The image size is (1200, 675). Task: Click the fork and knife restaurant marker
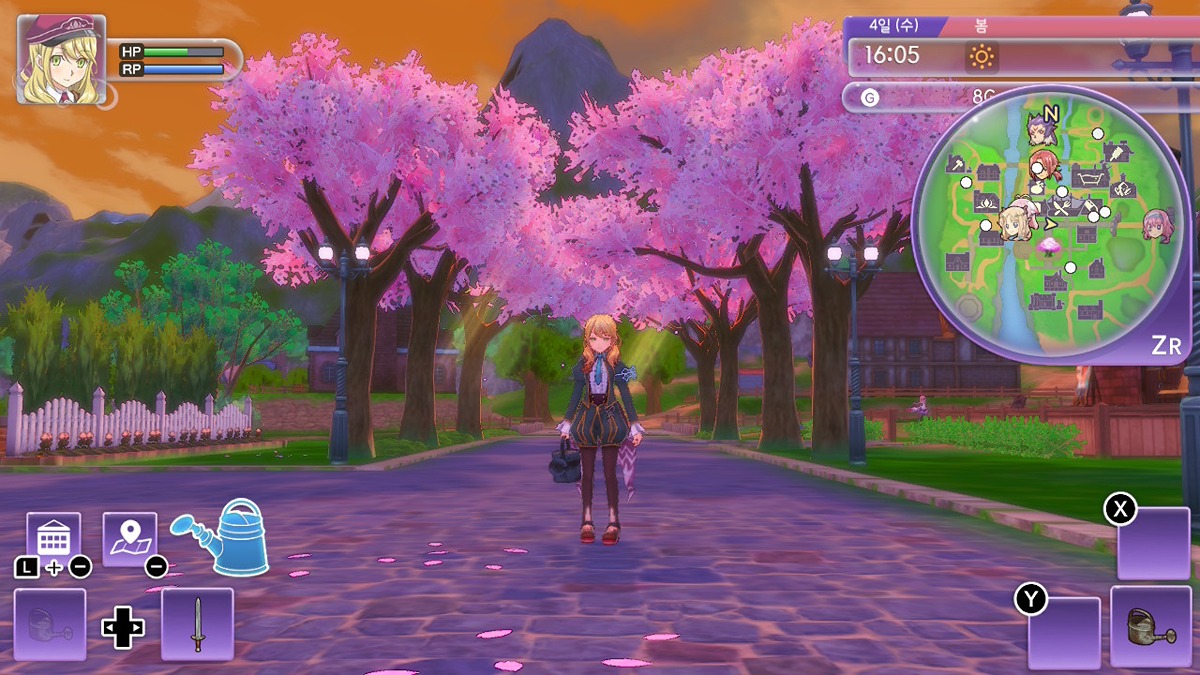1061,206
